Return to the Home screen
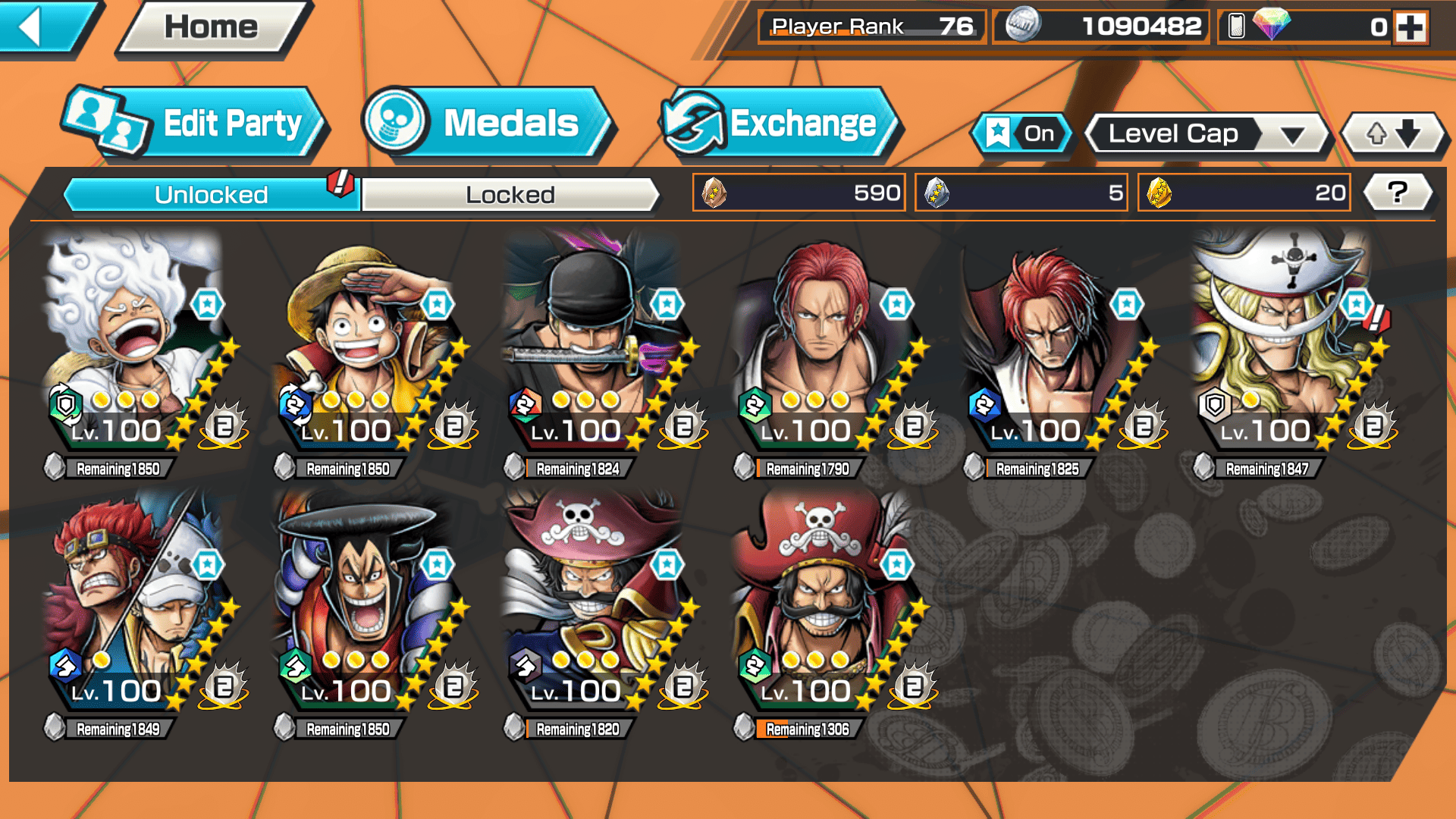 [x=212, y=27]
